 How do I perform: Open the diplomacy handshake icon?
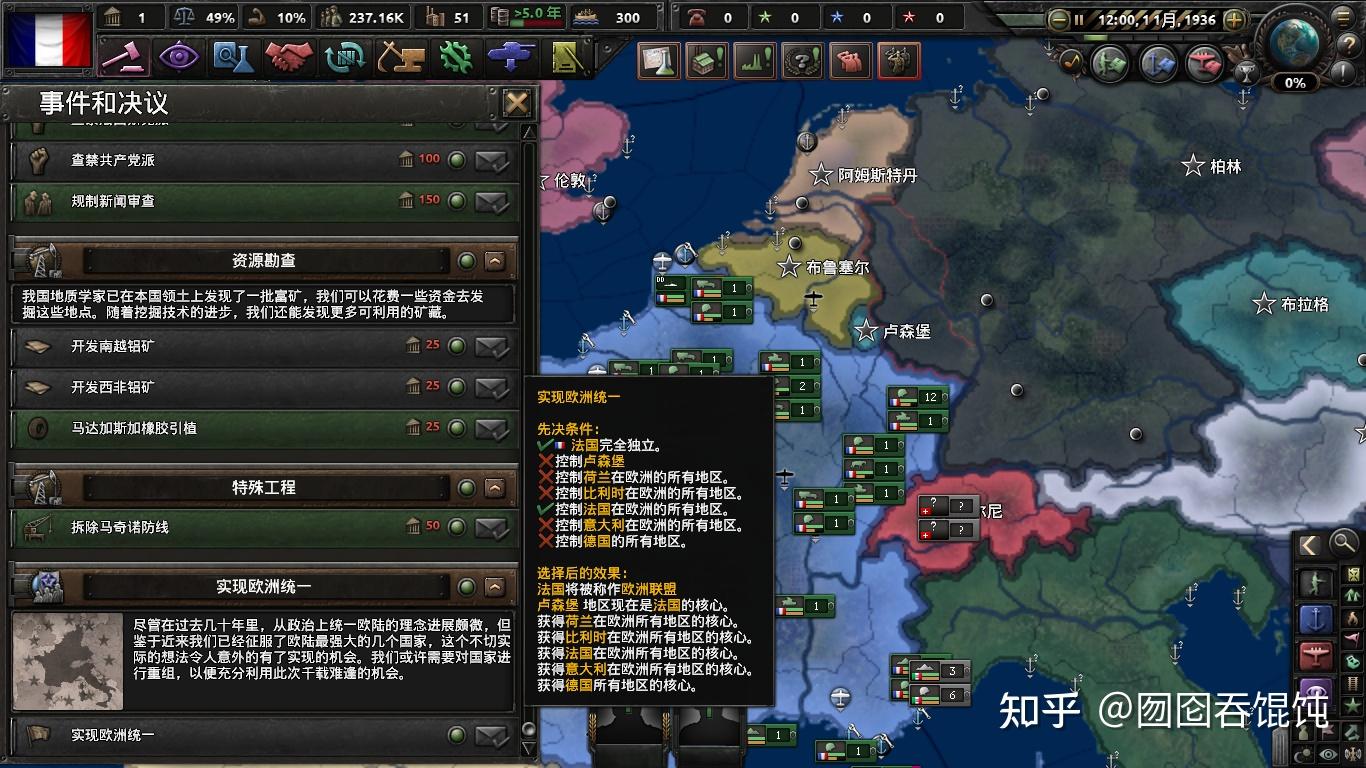(x=289, y=57)
